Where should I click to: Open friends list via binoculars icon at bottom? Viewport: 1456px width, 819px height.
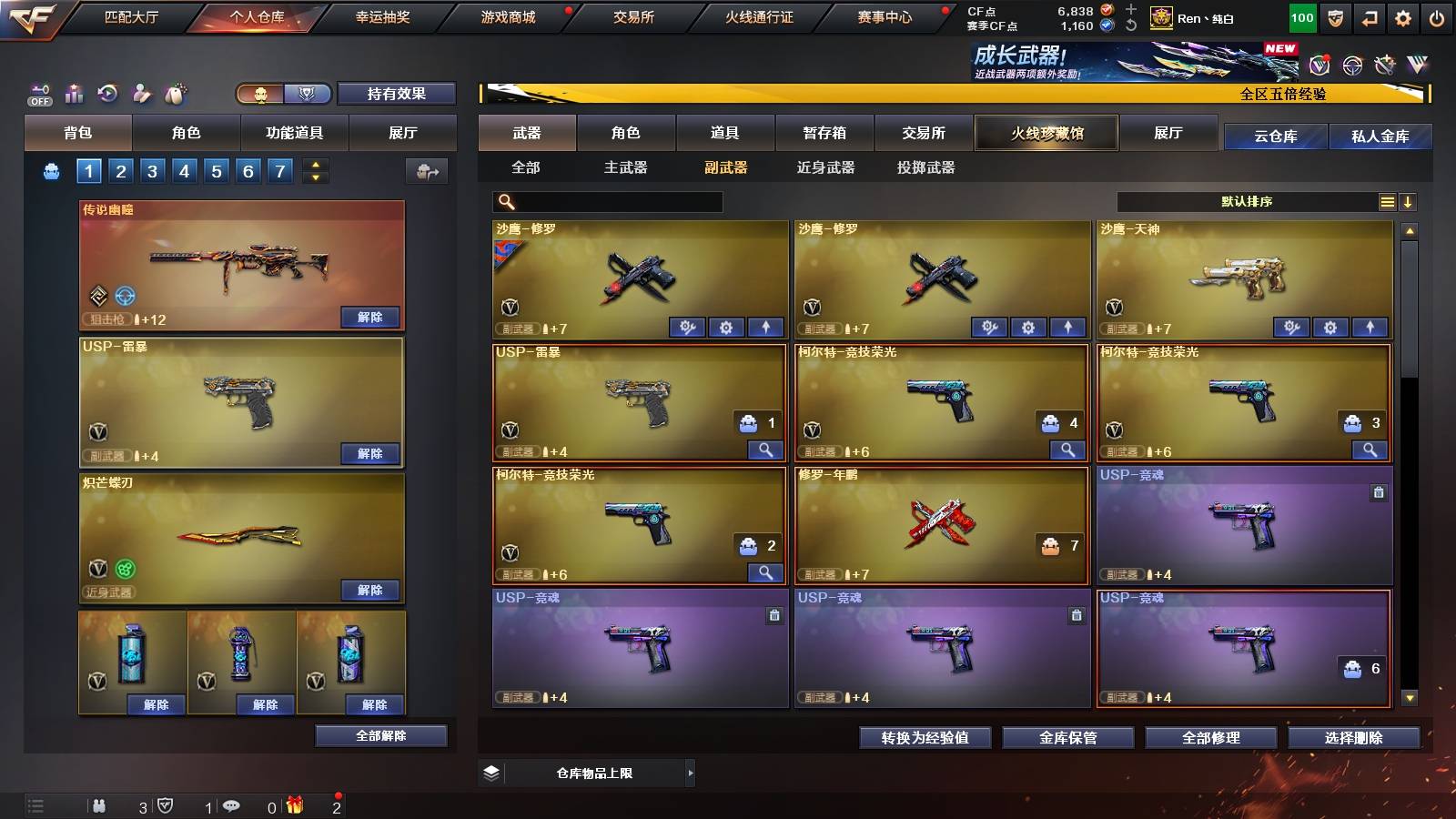pyautogui.click(x=100, y=804)
